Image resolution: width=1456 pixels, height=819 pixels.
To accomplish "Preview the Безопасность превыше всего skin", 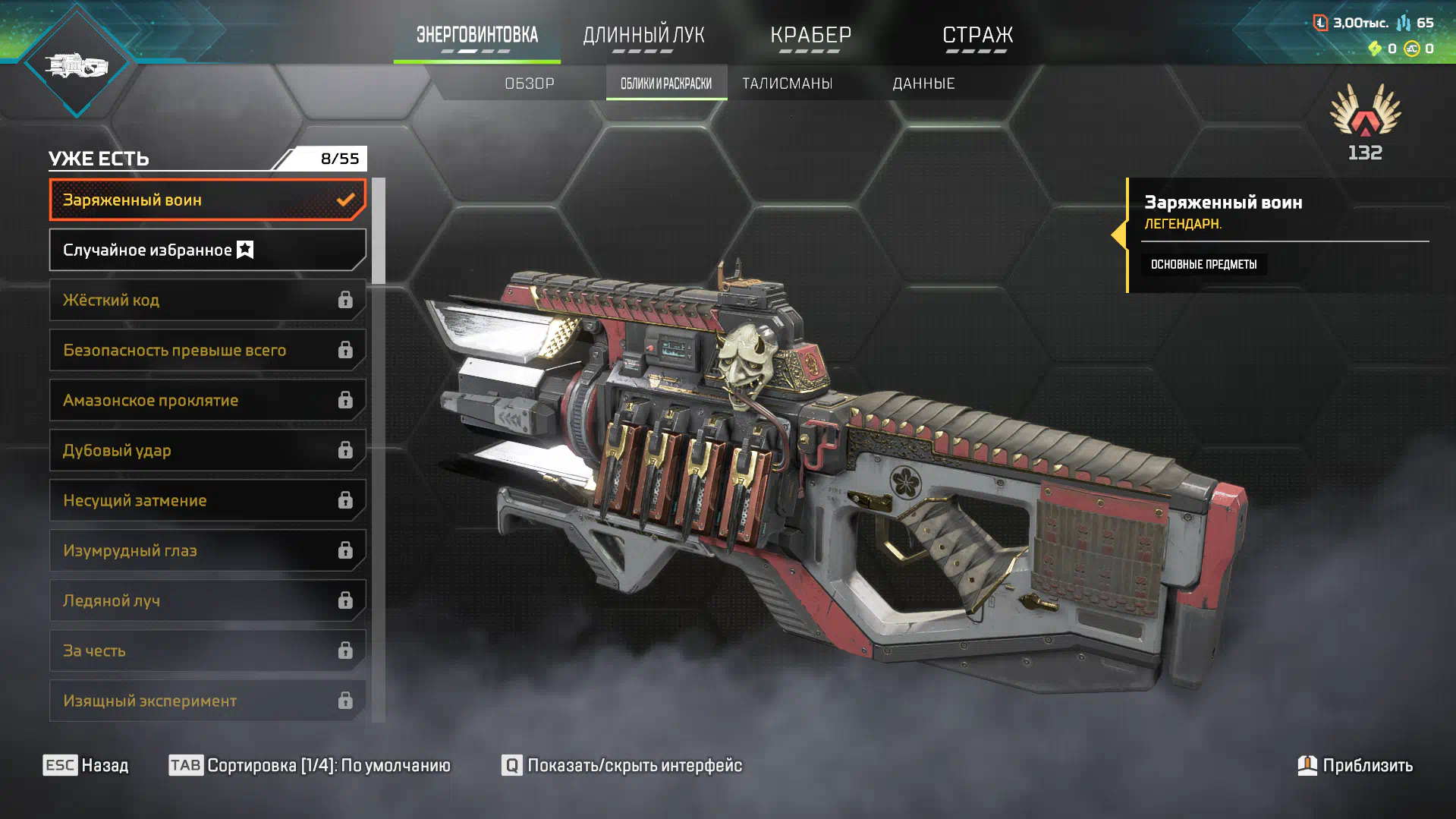I will (207, 350).
